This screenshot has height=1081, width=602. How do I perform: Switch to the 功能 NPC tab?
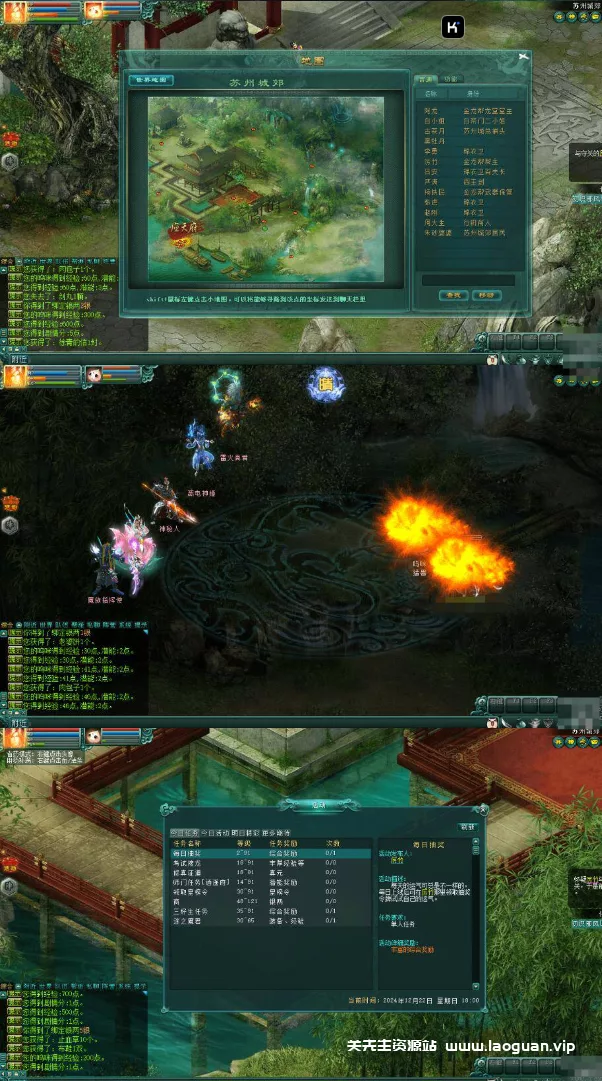452,77
